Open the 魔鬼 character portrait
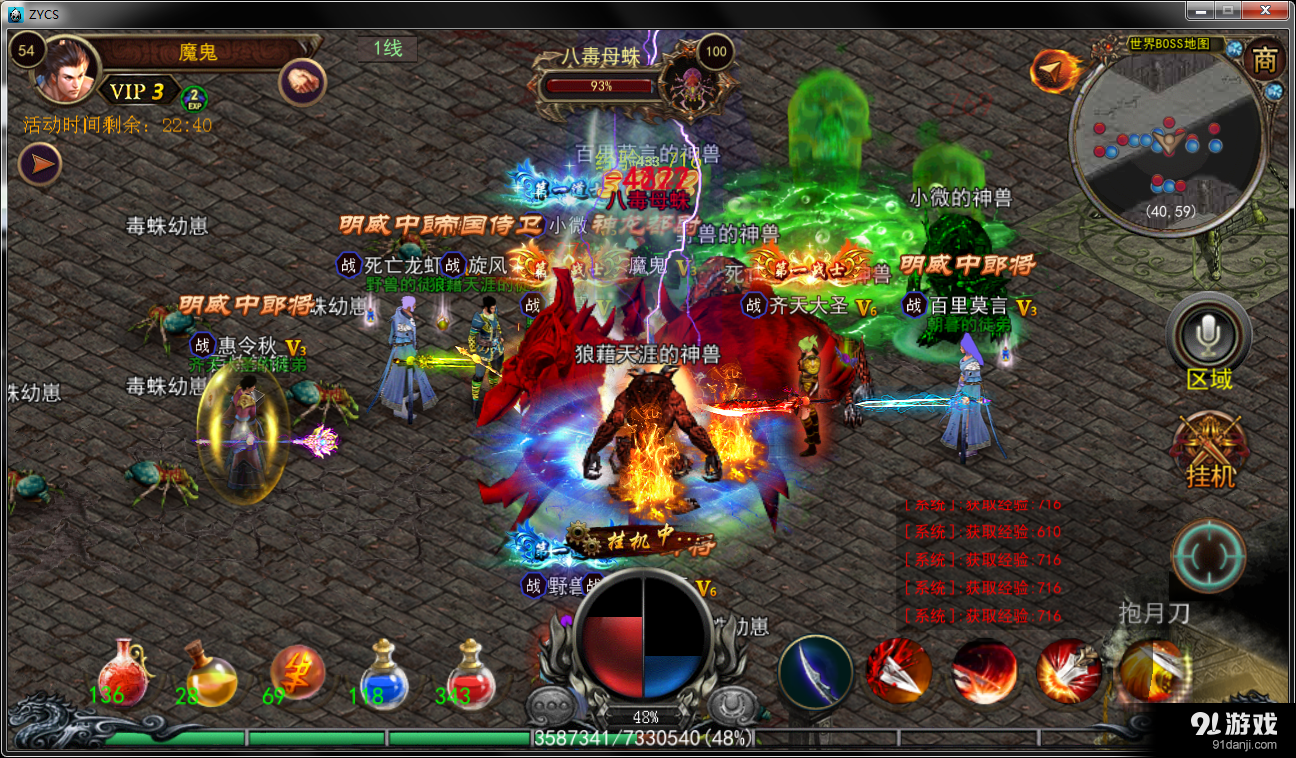This screenshot has height=758, width=1296. pyautogui.click(x=67, y=70)
